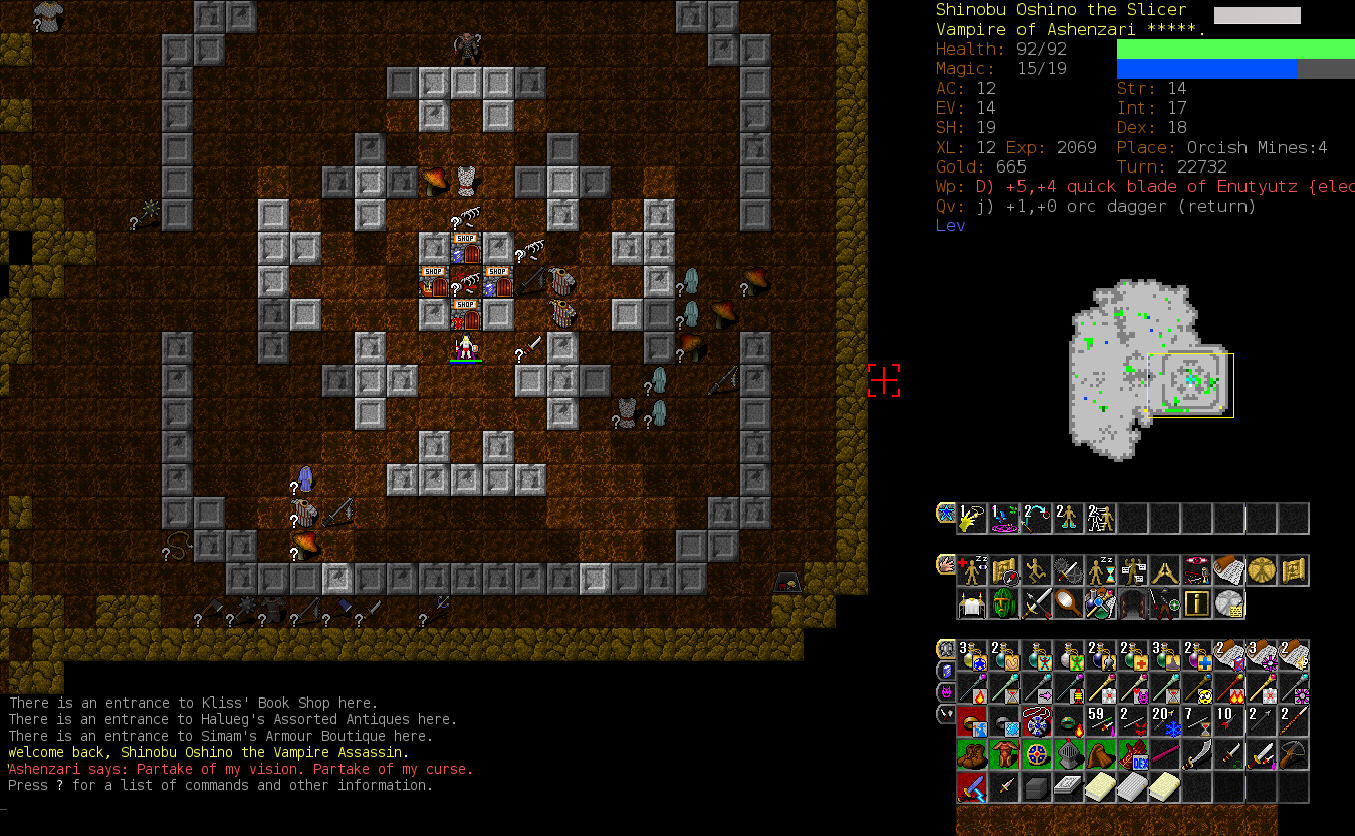Pick the curved scimitar inventory slot
The width and height of the screenshot is (1355, 836).
coord(1196,755)
